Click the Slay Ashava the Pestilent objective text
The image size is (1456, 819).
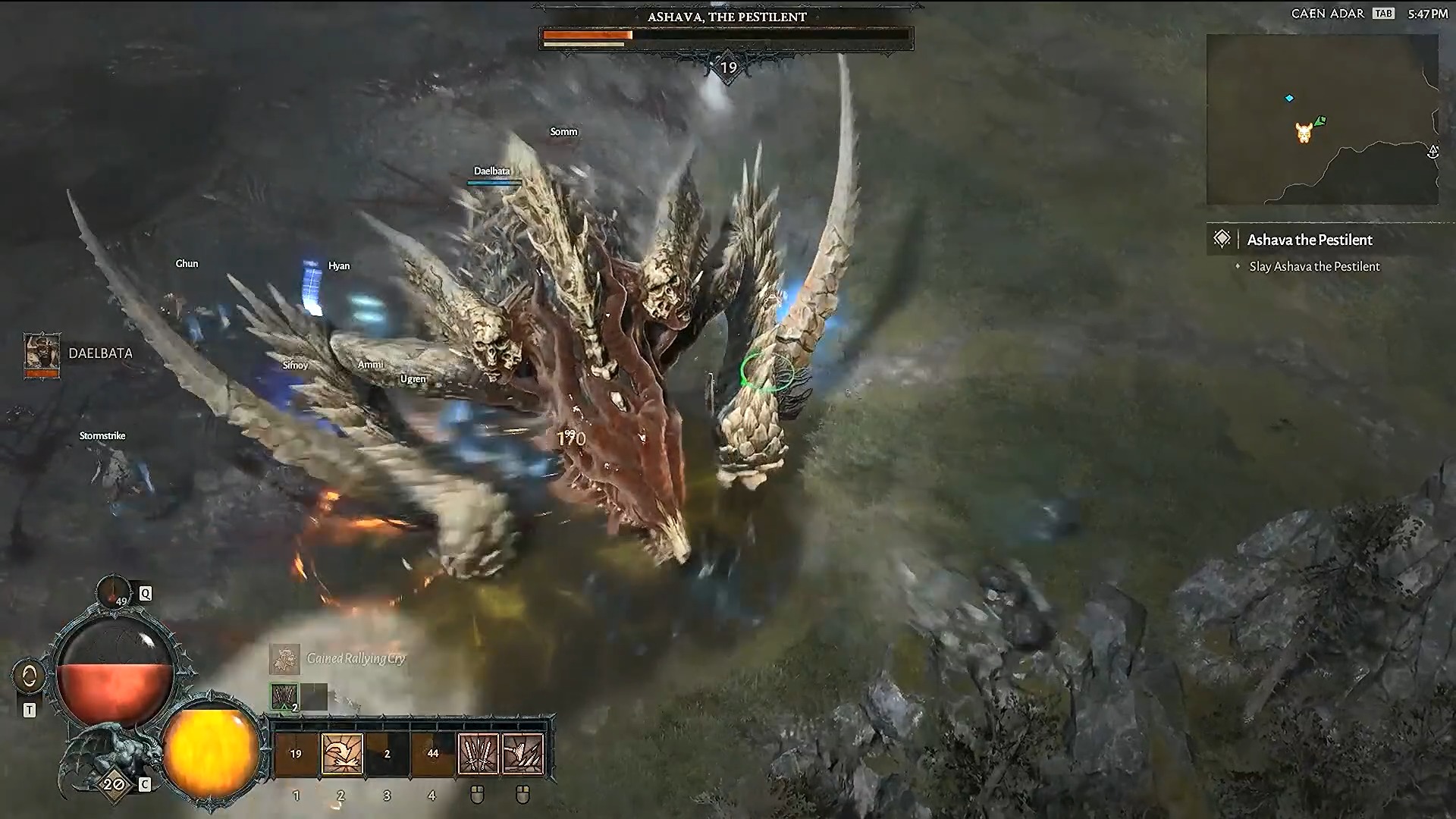click(1315, 266)
